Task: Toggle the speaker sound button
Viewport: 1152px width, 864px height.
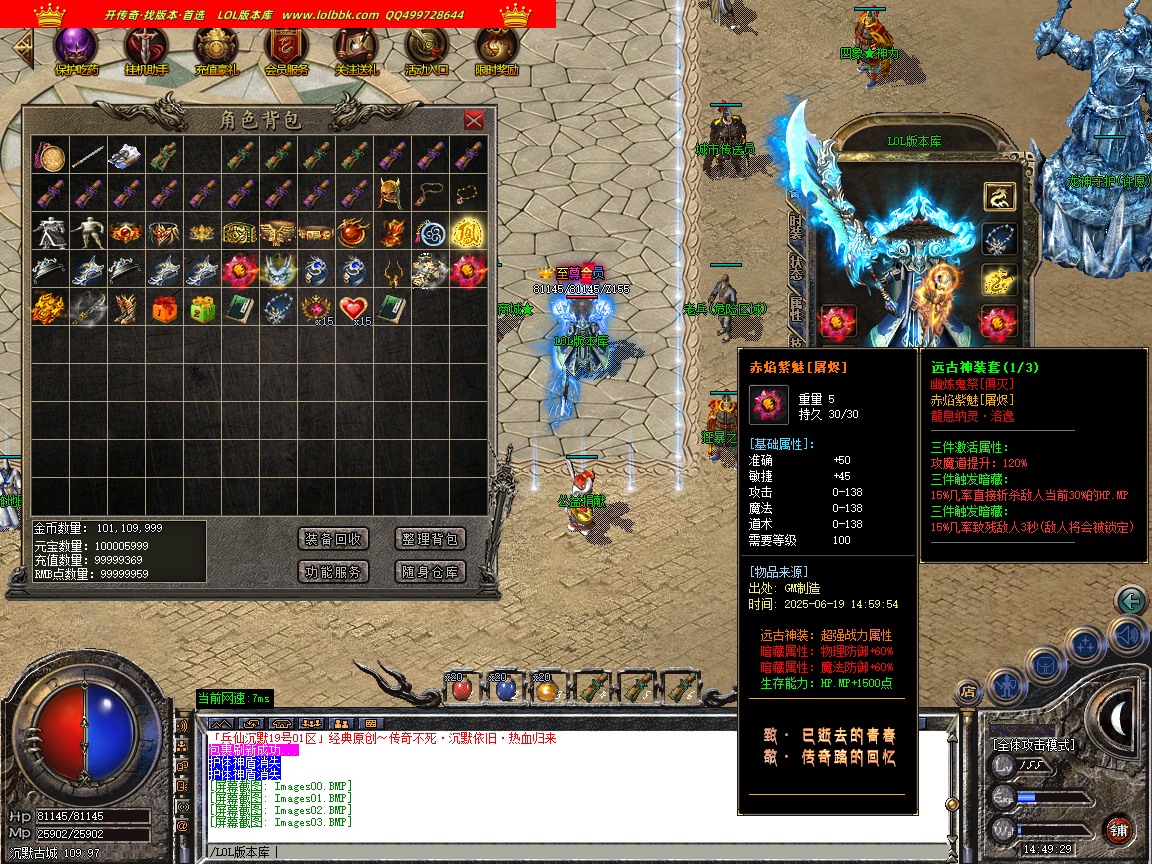Action: 1126,635
